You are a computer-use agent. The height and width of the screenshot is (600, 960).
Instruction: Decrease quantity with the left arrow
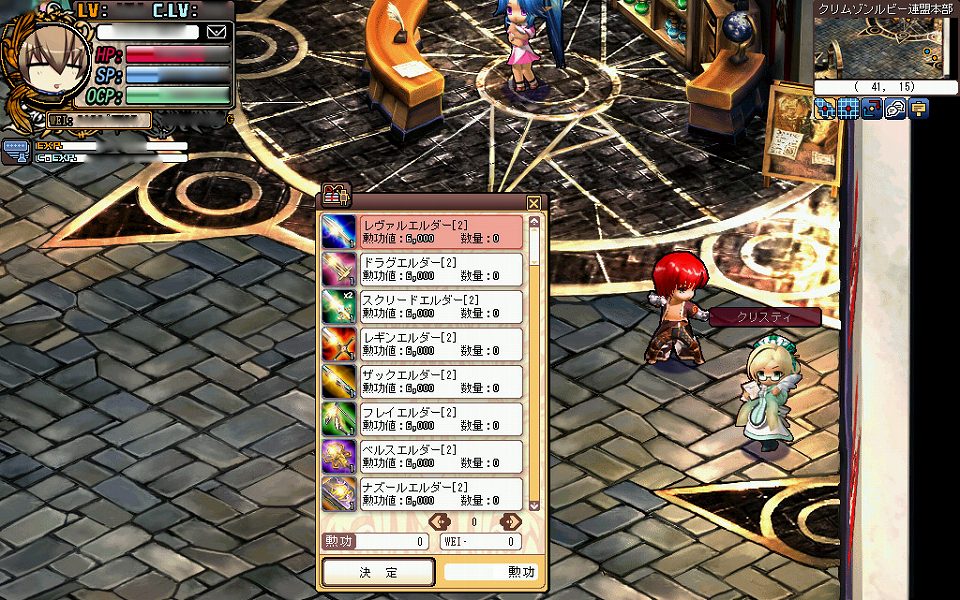(438, 521)
